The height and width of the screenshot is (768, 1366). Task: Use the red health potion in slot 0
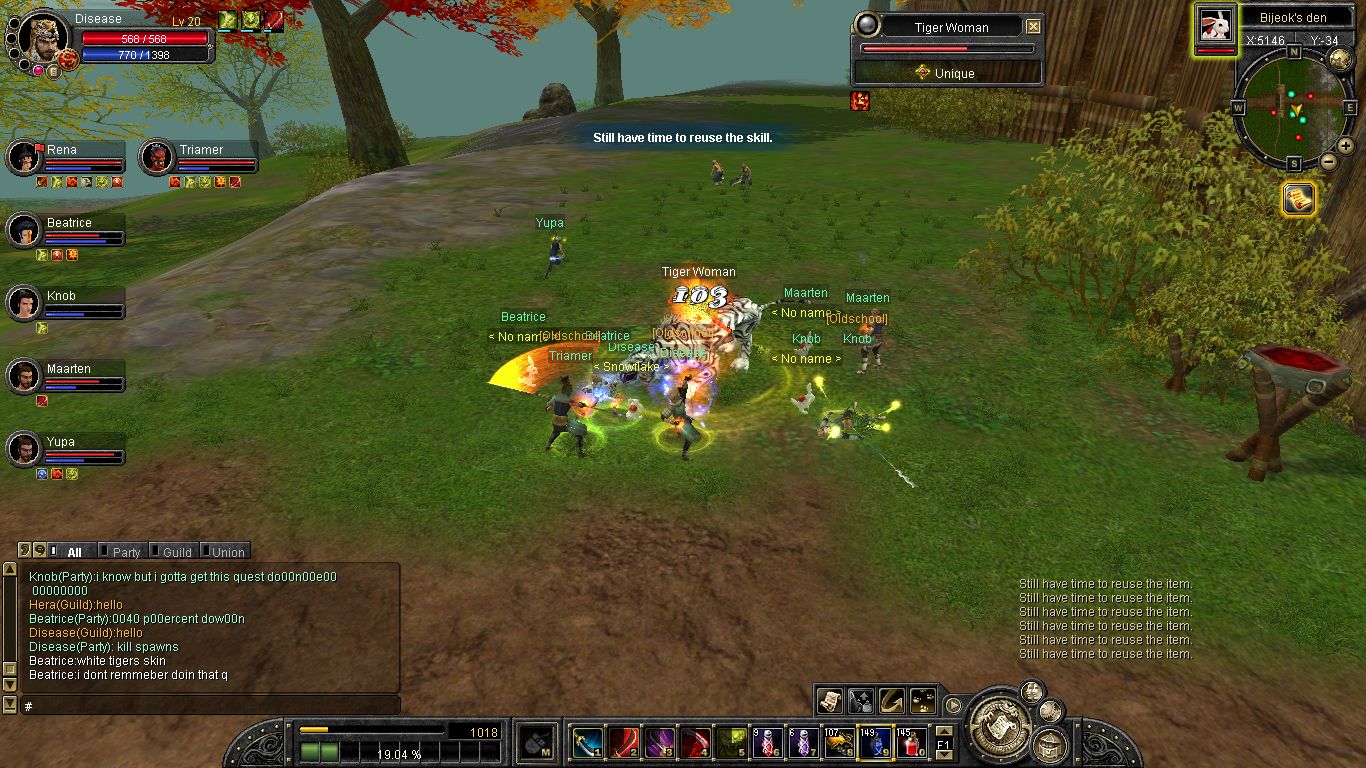click(909, 743)
